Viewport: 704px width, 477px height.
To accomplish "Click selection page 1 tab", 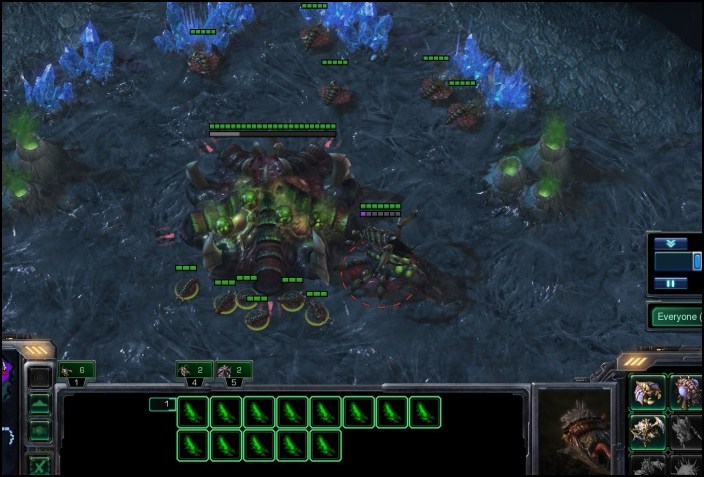I will tap(160, 404).
